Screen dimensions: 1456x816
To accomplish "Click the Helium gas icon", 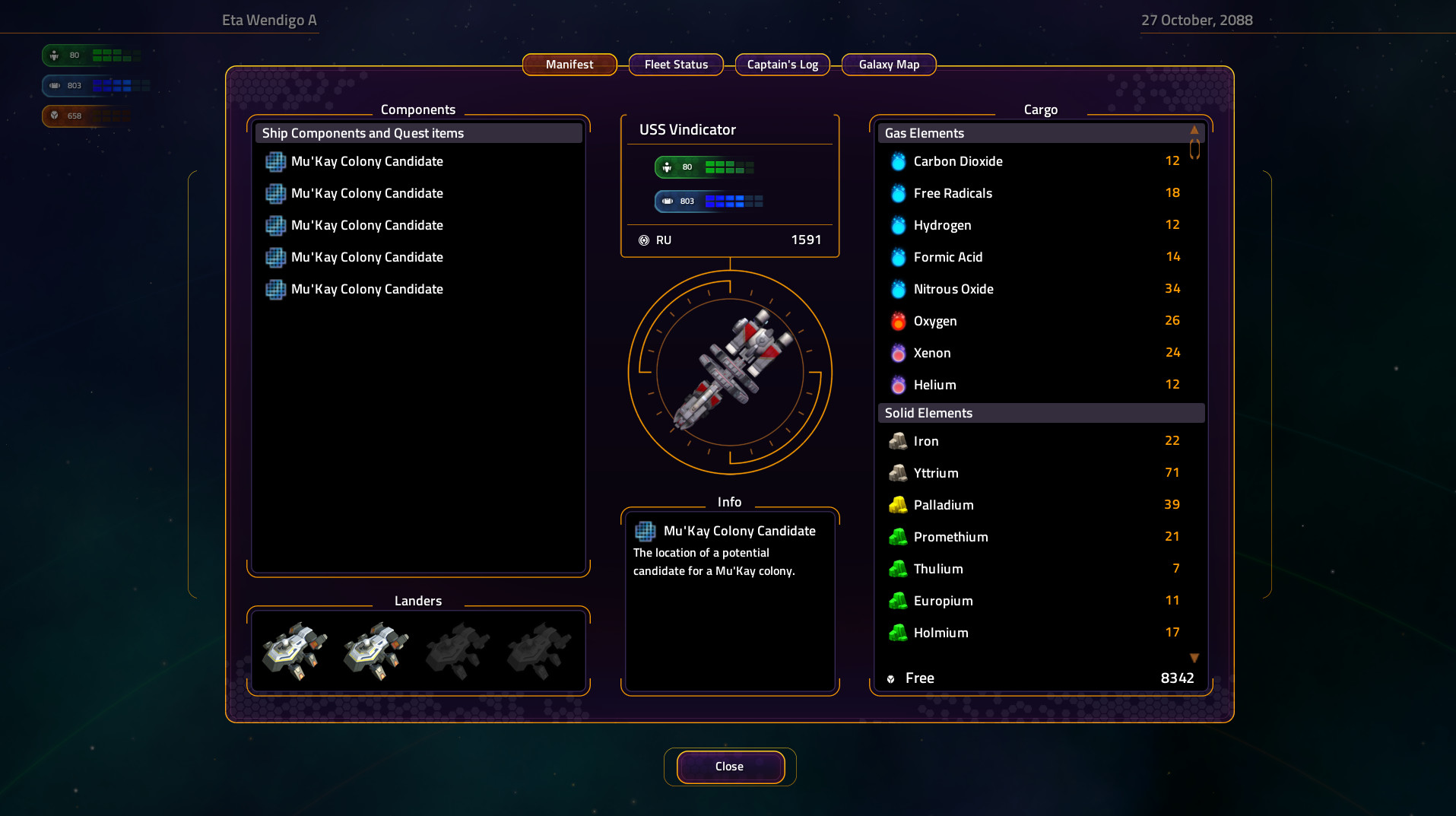I will click(898, 385).
